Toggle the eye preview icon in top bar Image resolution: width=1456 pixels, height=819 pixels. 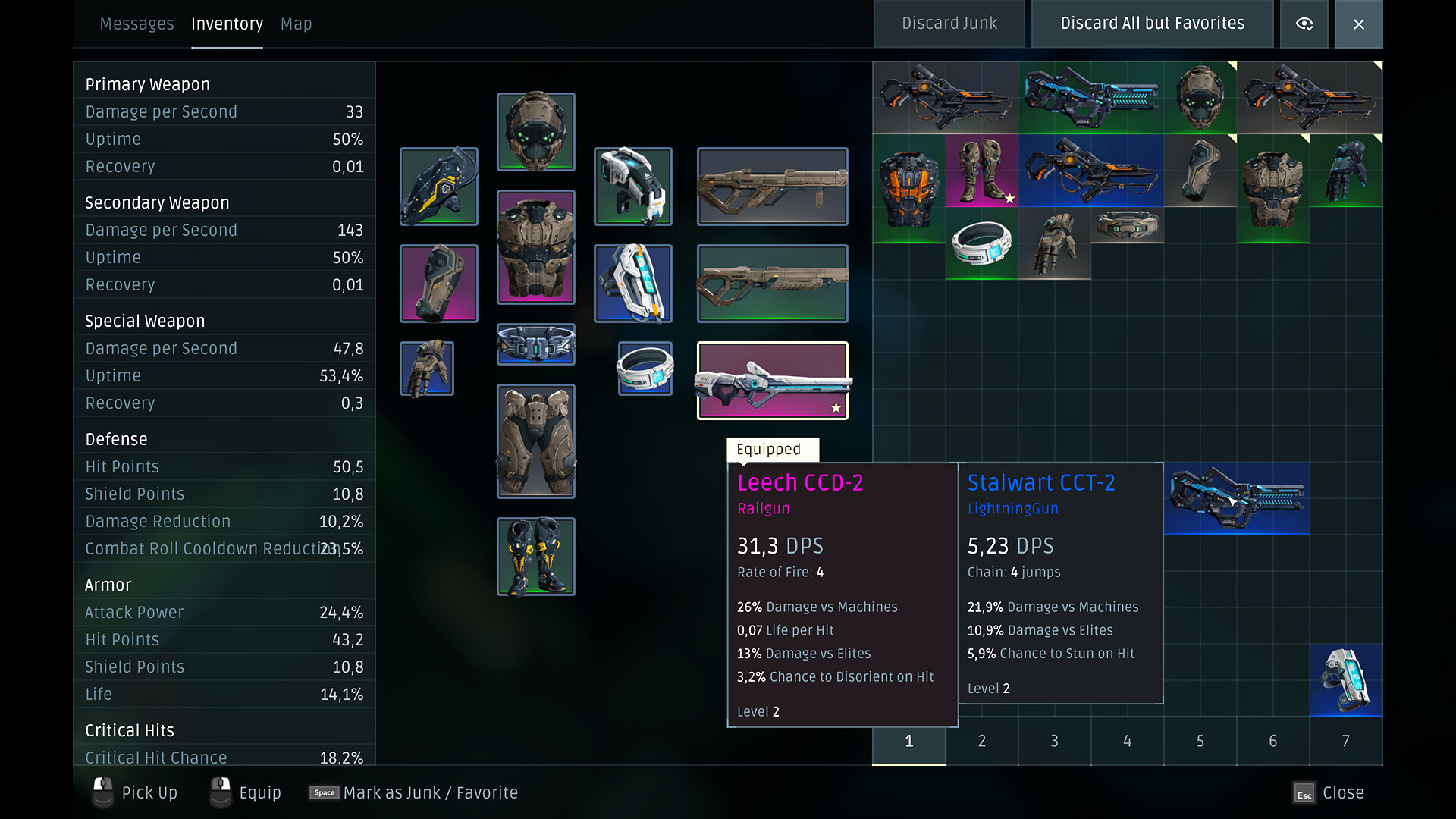tap(1304, 24)
